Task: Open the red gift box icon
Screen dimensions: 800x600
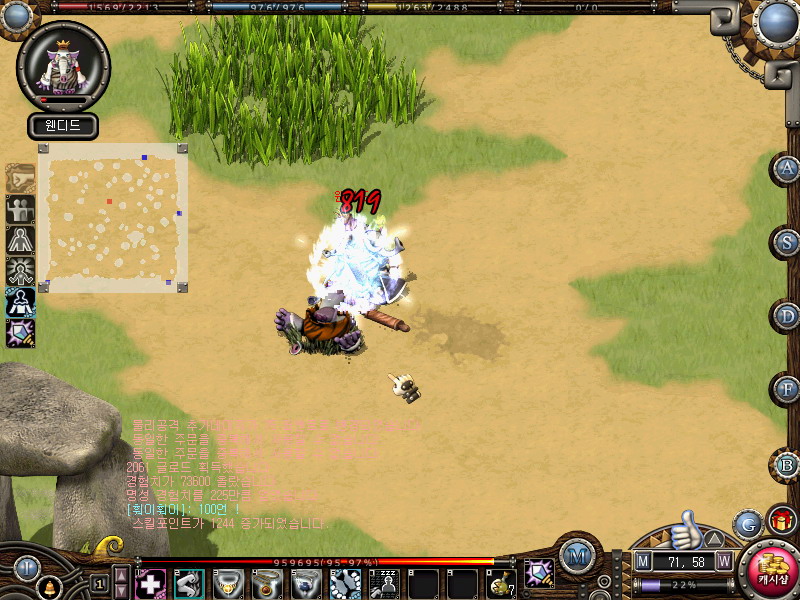Action: click(782, 522)
